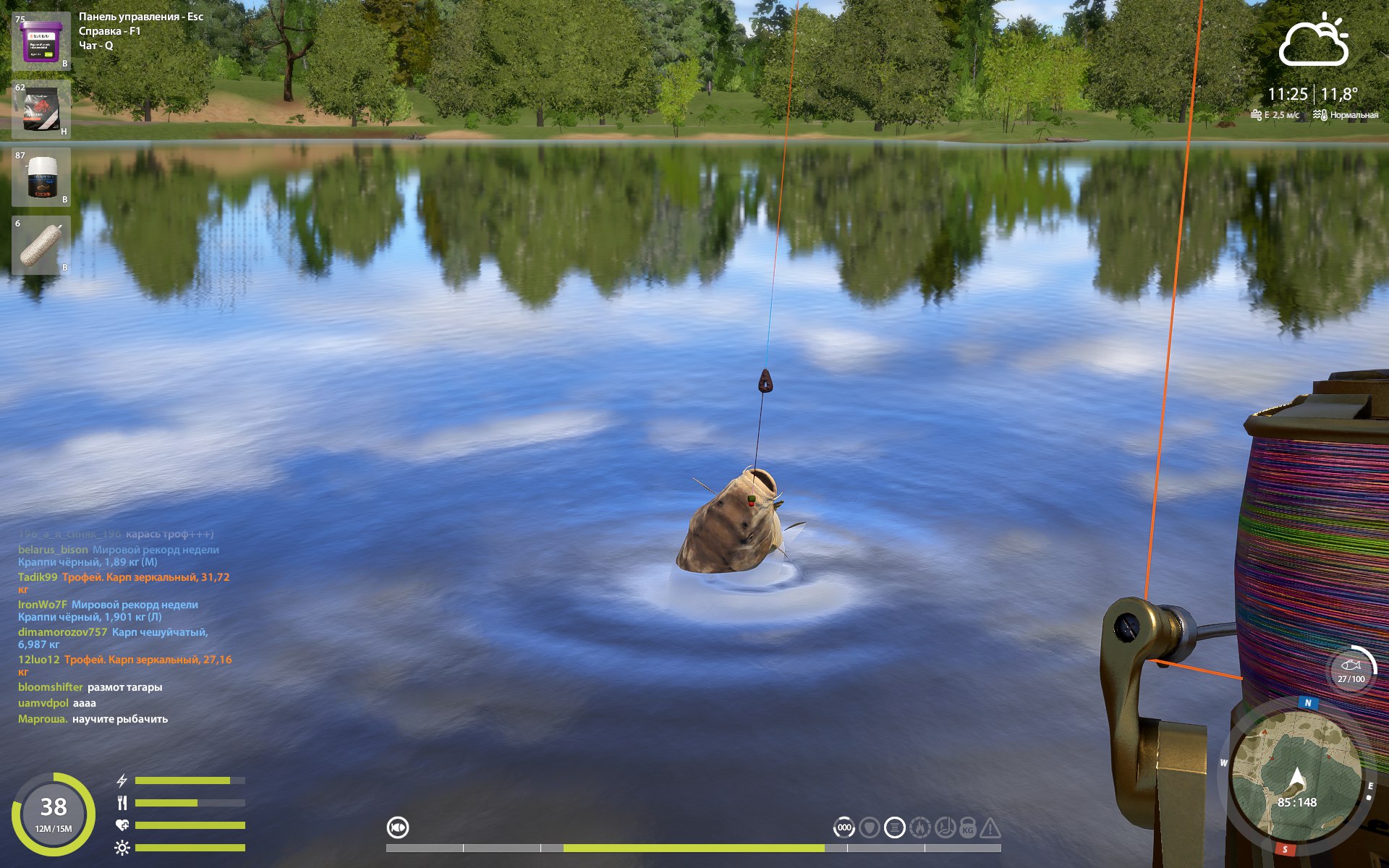Viewport: 1389px width, 868px height.
Task: Select the white PVA stick slot
Action: coord(41,245)
